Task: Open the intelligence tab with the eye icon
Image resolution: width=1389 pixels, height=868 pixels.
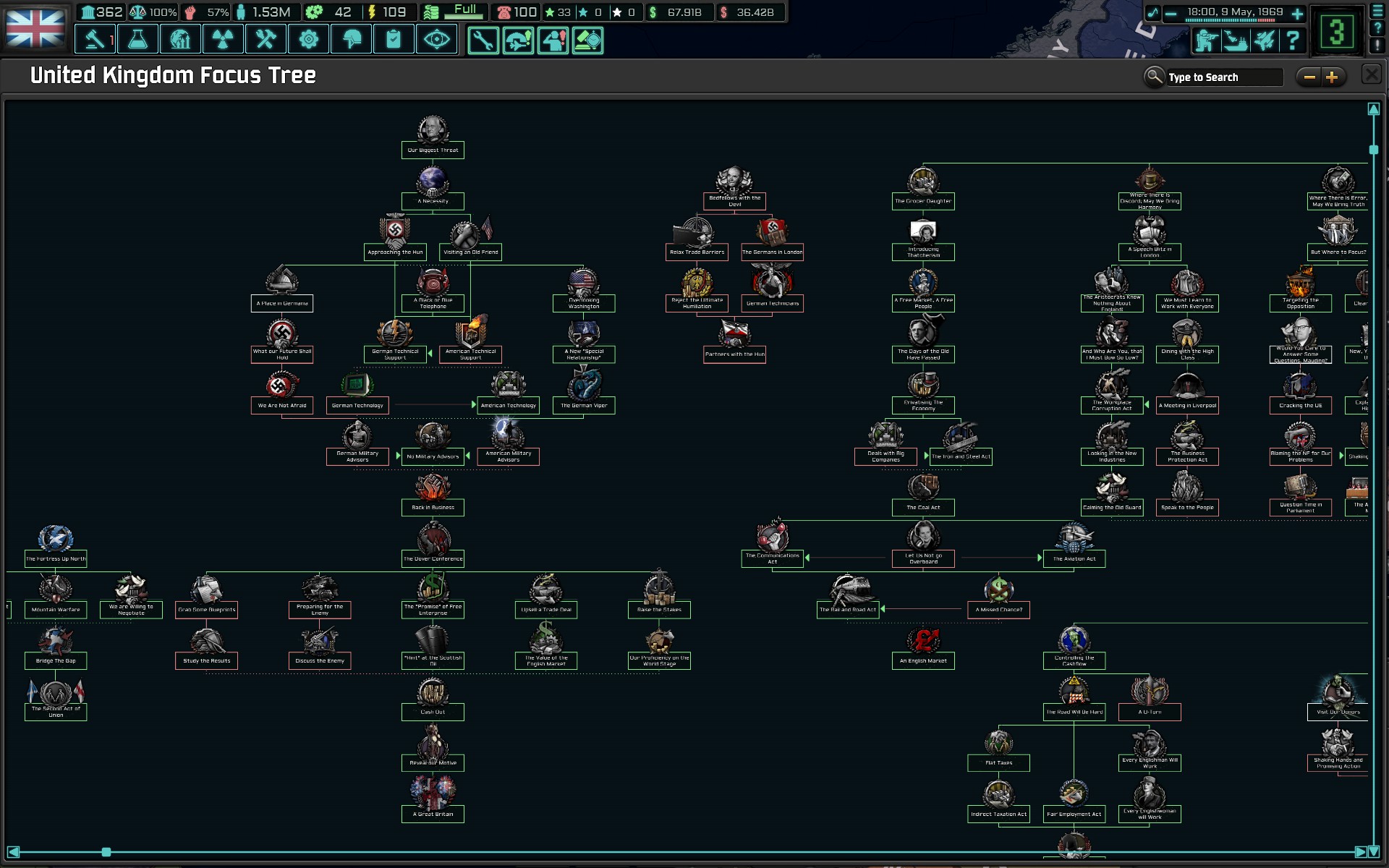Action: click(436, 39)
